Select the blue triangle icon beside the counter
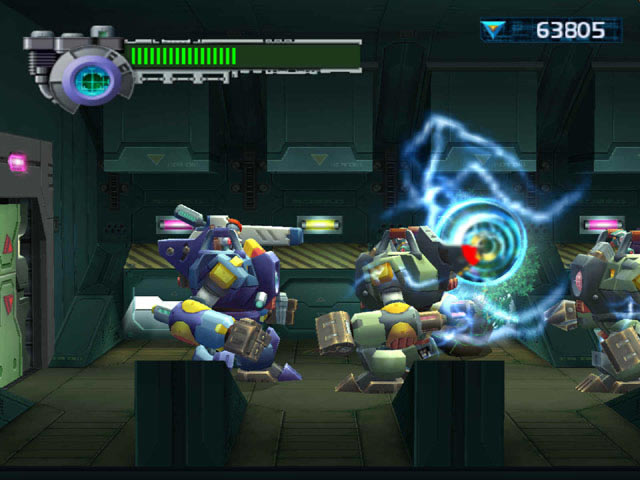 click(x=494, y=30)
